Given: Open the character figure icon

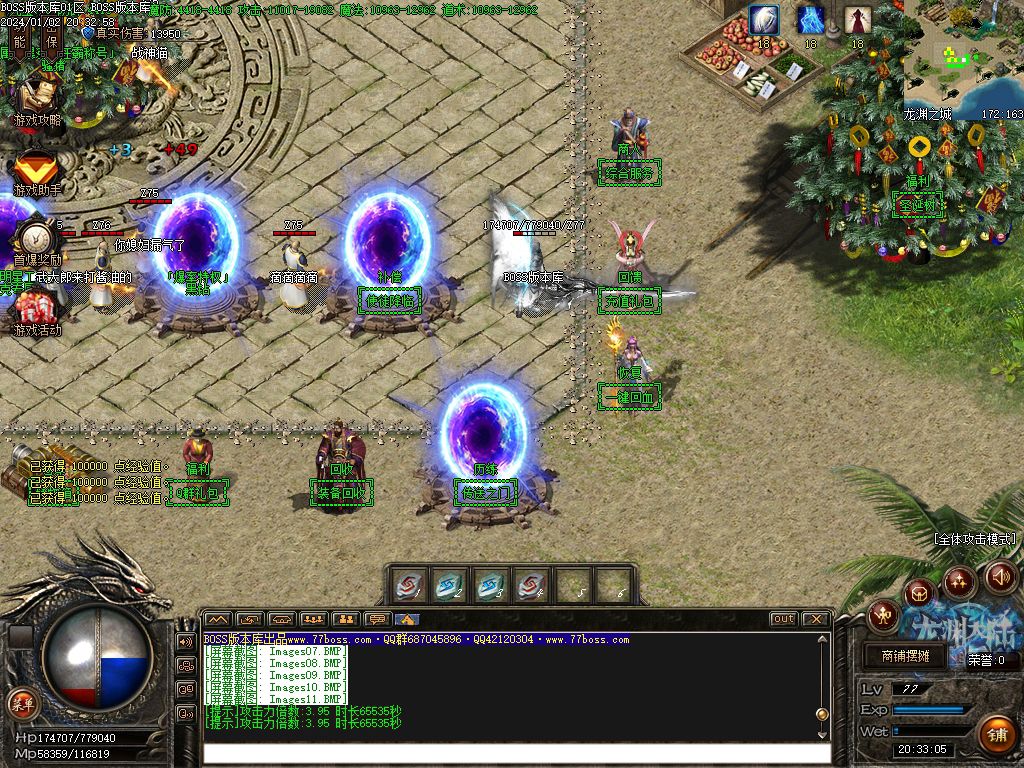Looking at the screenshot, I should [x=884, y=615].
